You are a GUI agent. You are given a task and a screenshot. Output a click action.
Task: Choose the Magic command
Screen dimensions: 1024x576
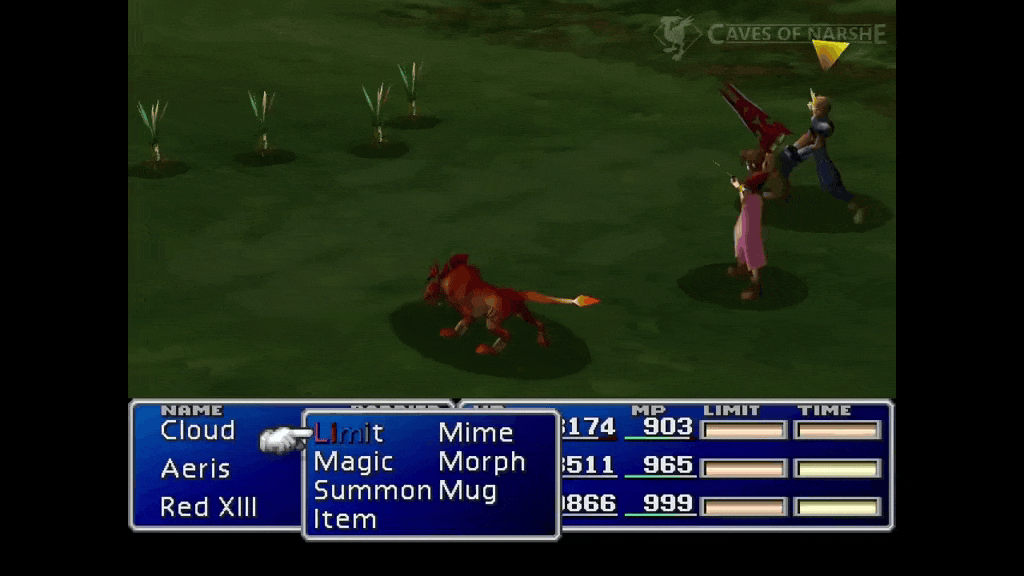tap(353, 462)
